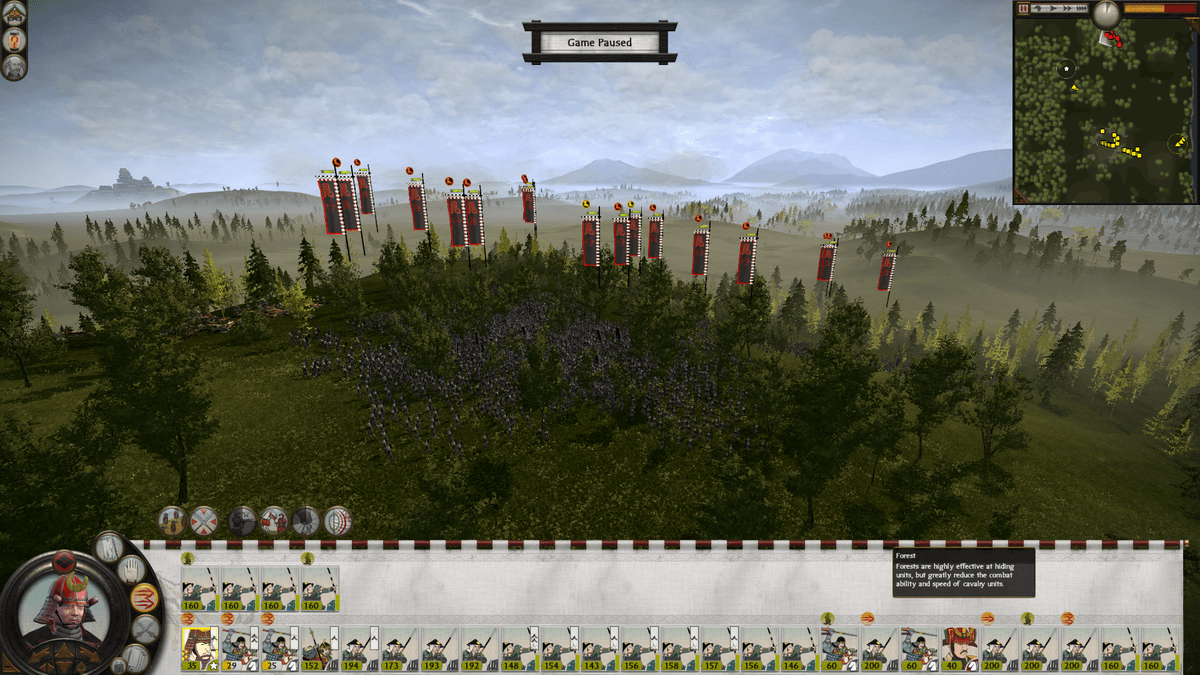Set battle speed to fastest
This screenshot has width=1200, height=675.
(1082, 8)
